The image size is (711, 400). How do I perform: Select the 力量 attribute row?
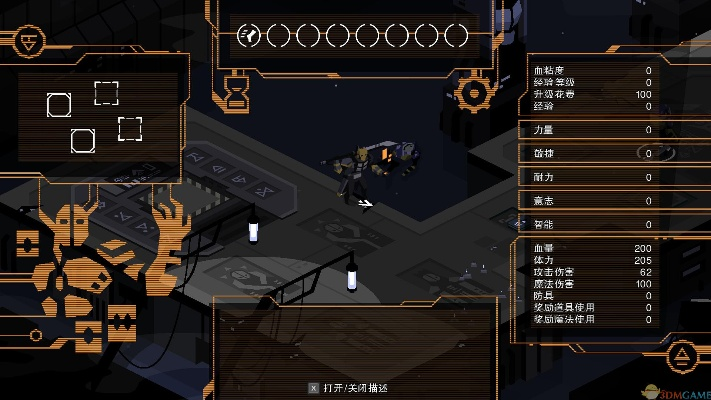[592, 130]
